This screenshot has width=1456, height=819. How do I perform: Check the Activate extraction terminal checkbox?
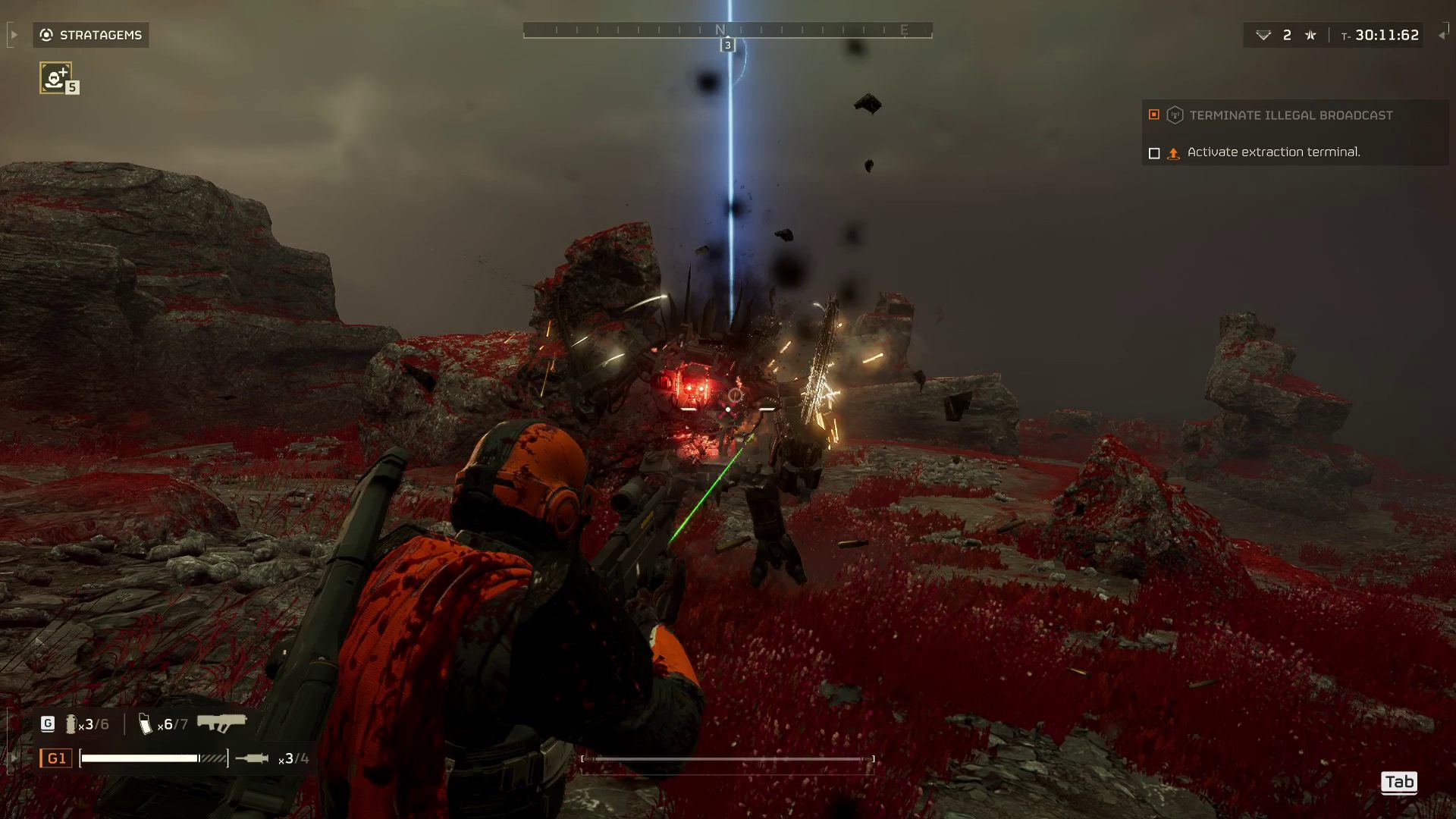point(1154,152)
